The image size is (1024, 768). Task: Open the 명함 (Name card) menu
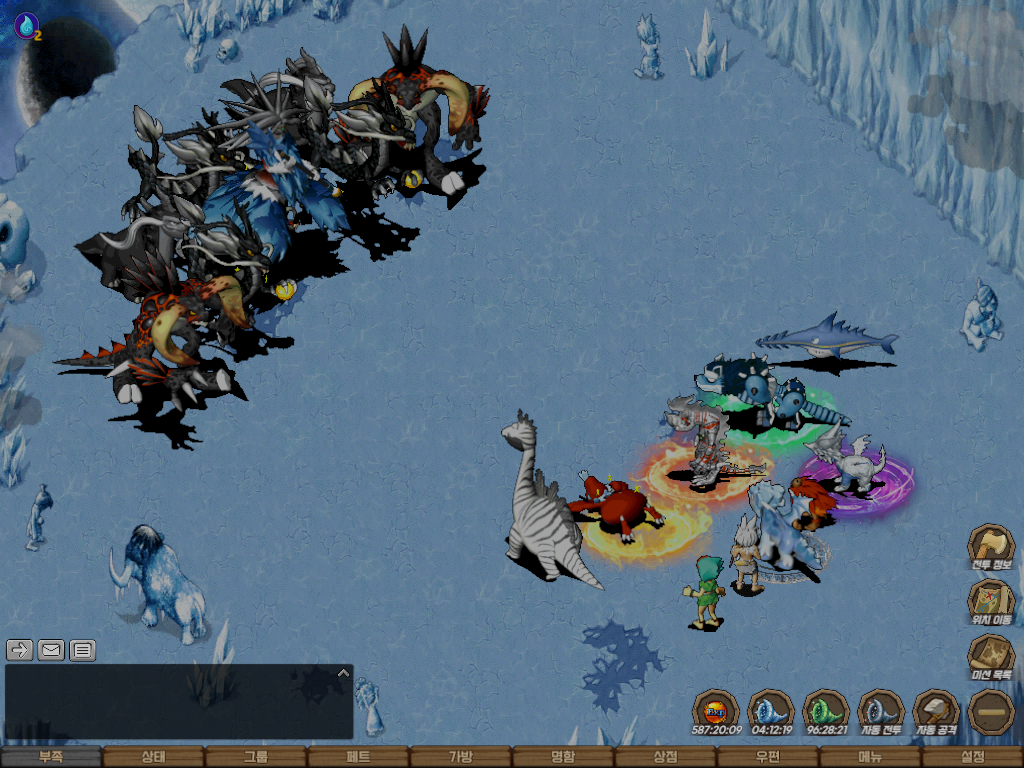[x=563, y=758]
